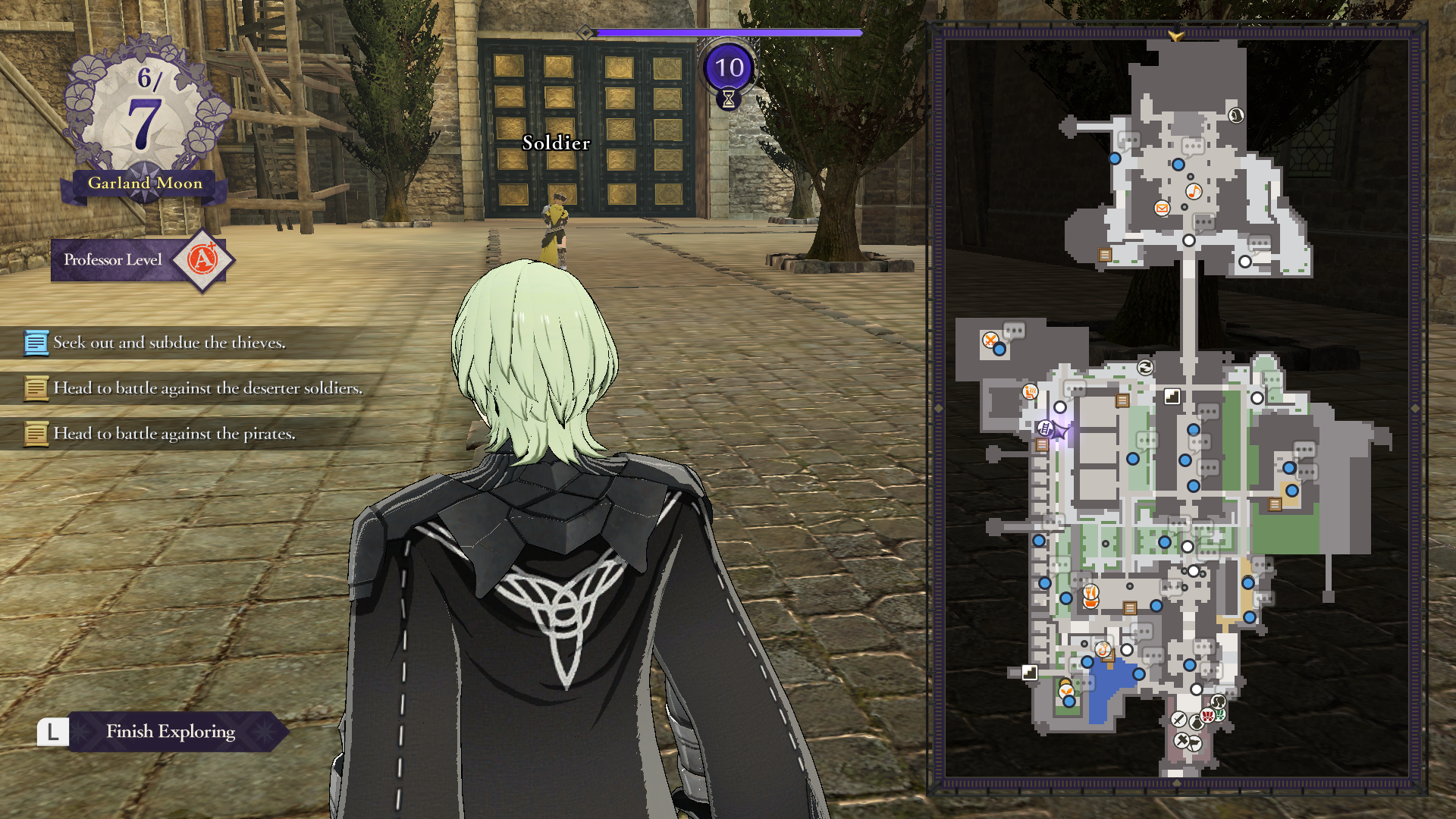Select the crossed-swords training grounds marker
Screen dimensions: 1456x819
(990, 340)
